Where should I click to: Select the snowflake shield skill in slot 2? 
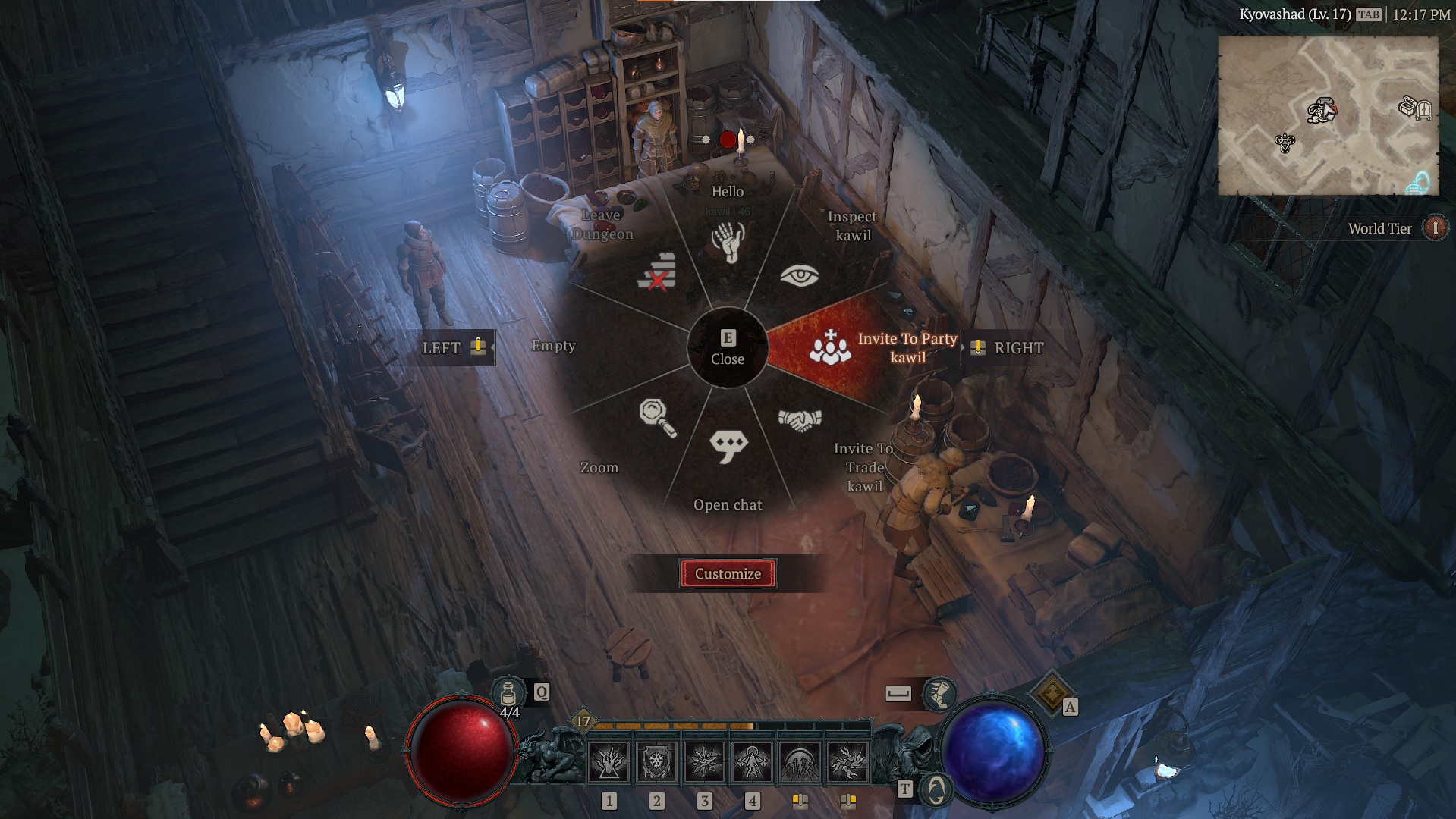[x=657, y=761]
